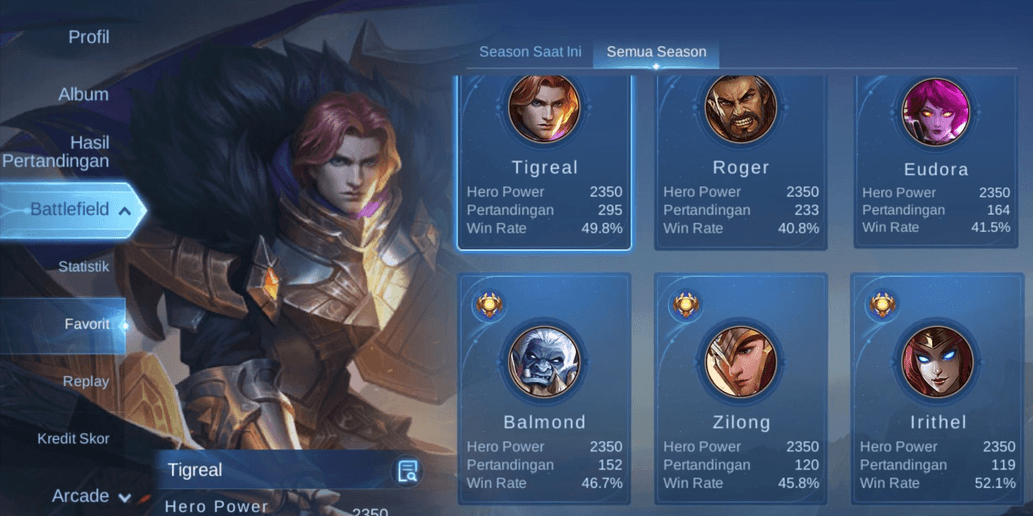The height and width of the screenshot is (516, 1033).
Task: Show the Statistik page
Action: tap(84, 267)
